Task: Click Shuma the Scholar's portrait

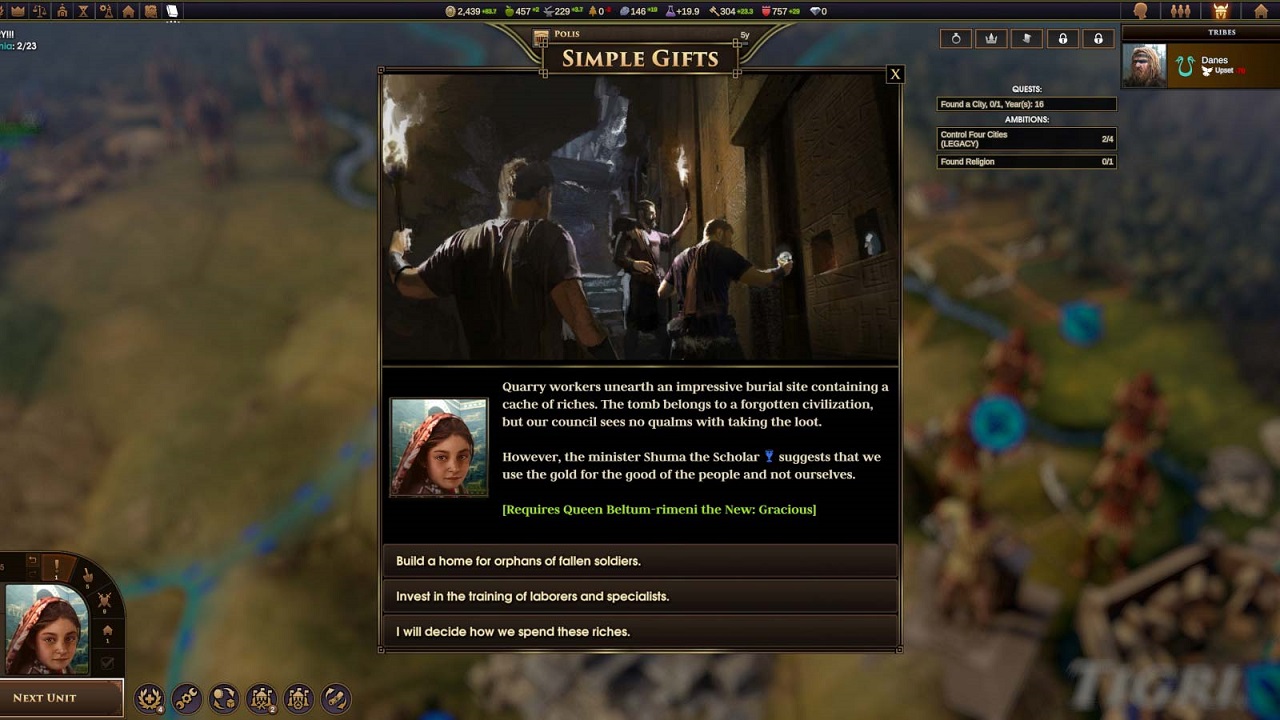Action: tap(439, 447)
